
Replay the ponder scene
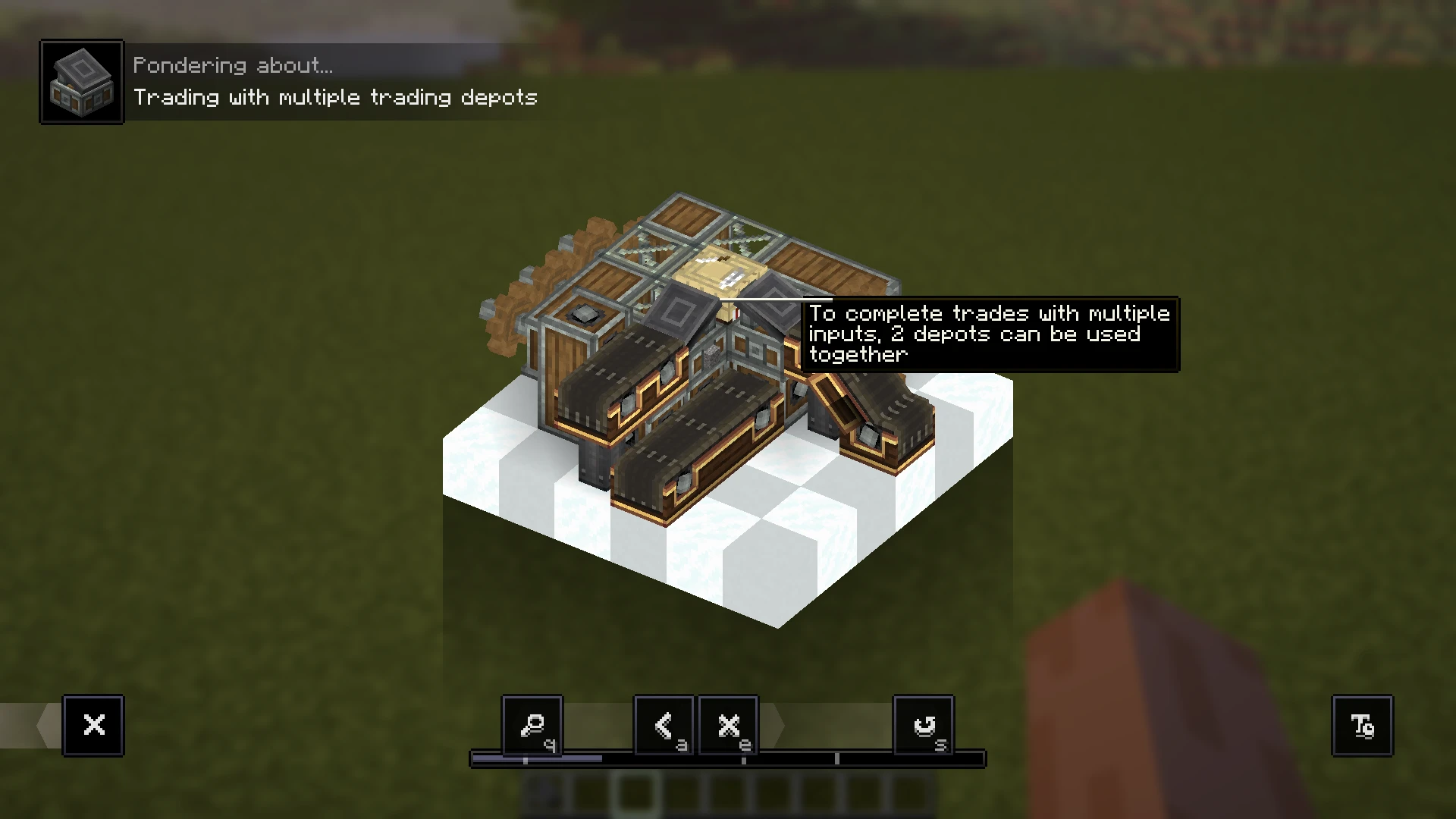pos(924,726)
